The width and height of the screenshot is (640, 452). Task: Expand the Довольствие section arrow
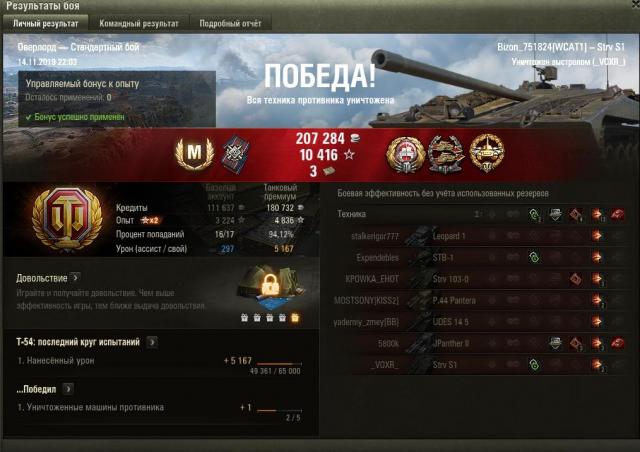pyautogui.click(x=76, y=277)
